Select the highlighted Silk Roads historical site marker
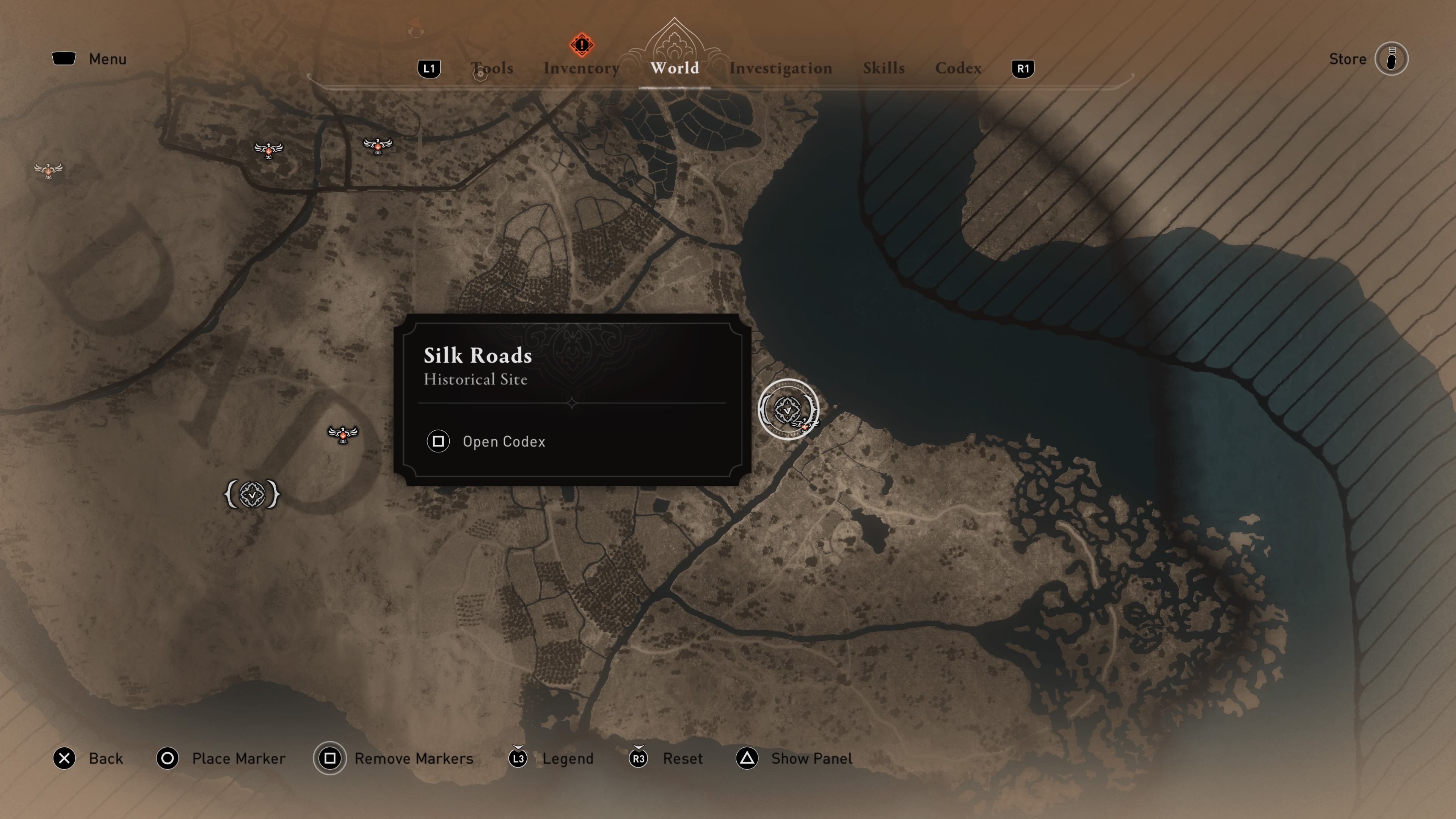The image size is (1456, 819). click(788, 409)
